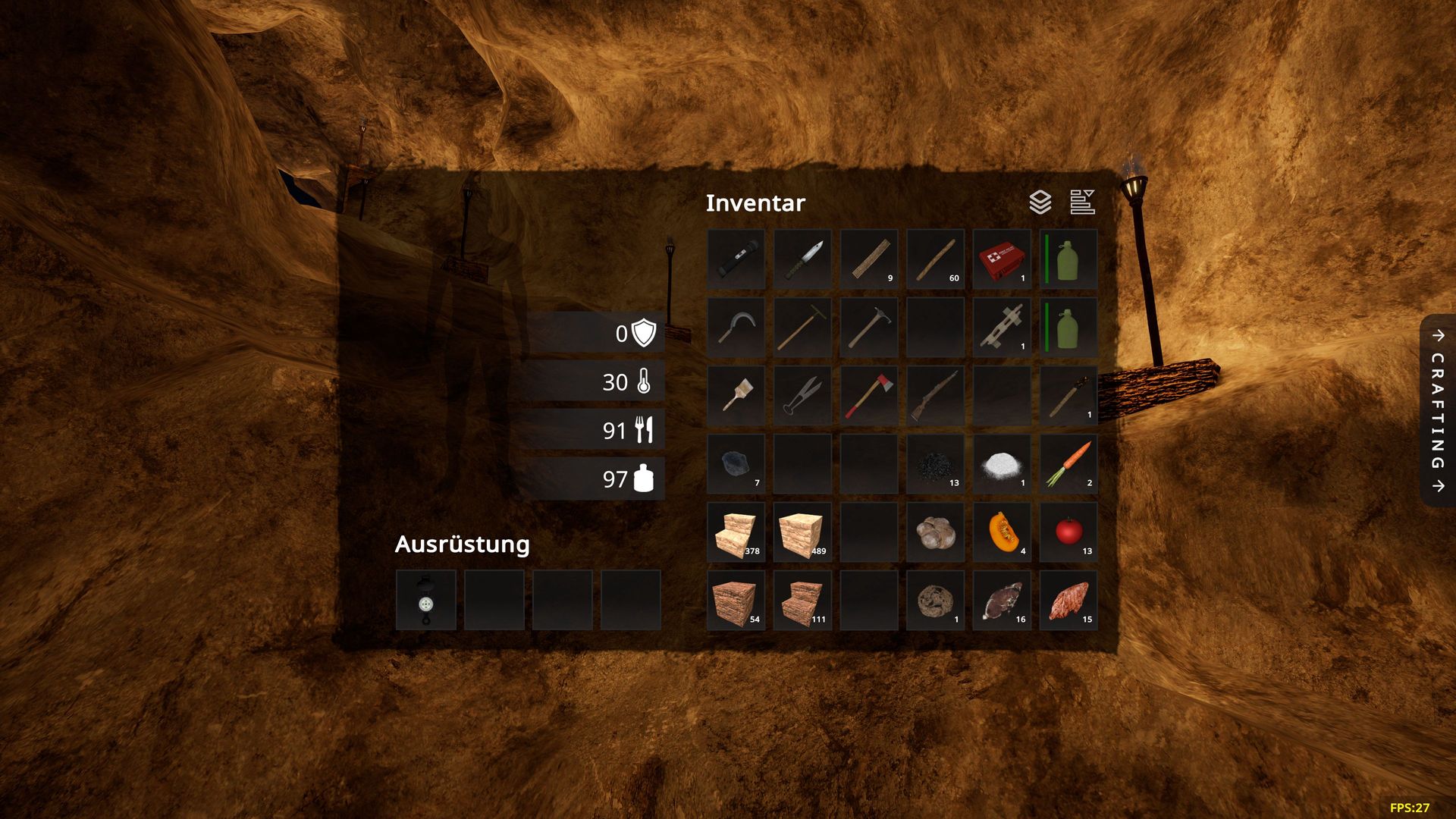Image resolution: width=1456 pixels, height=819 pixels.
Task: Select the red-handled axe
Action: click(869, 396)
